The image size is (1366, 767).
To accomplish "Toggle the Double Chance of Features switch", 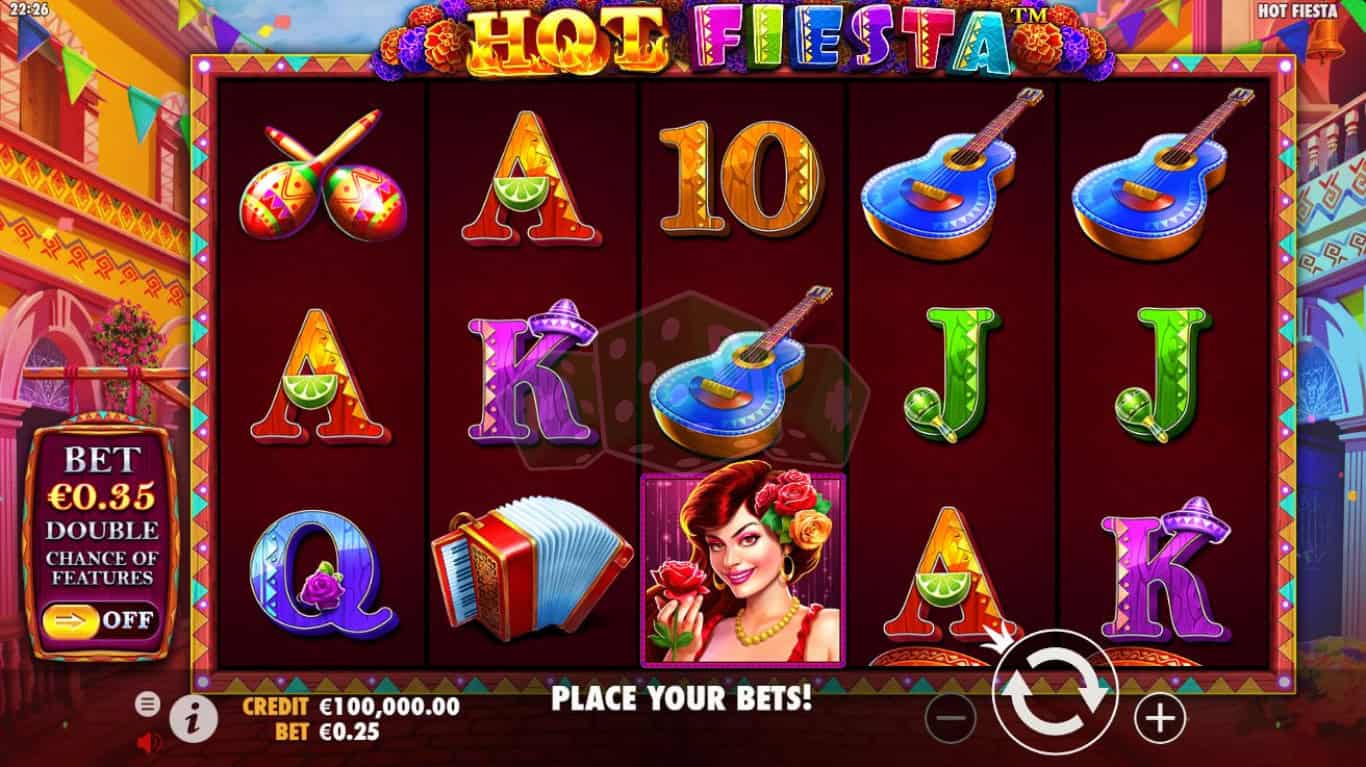I will click(100, 619).
